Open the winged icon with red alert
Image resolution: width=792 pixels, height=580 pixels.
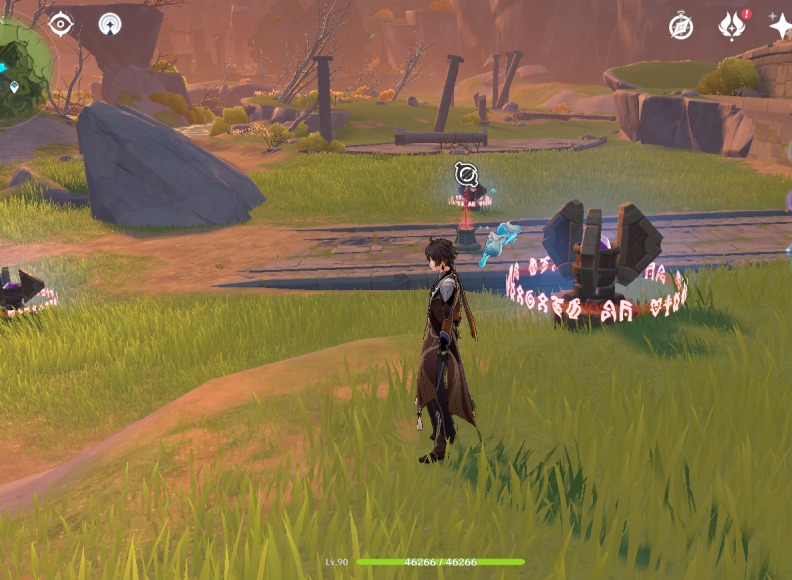pos(732,26)
